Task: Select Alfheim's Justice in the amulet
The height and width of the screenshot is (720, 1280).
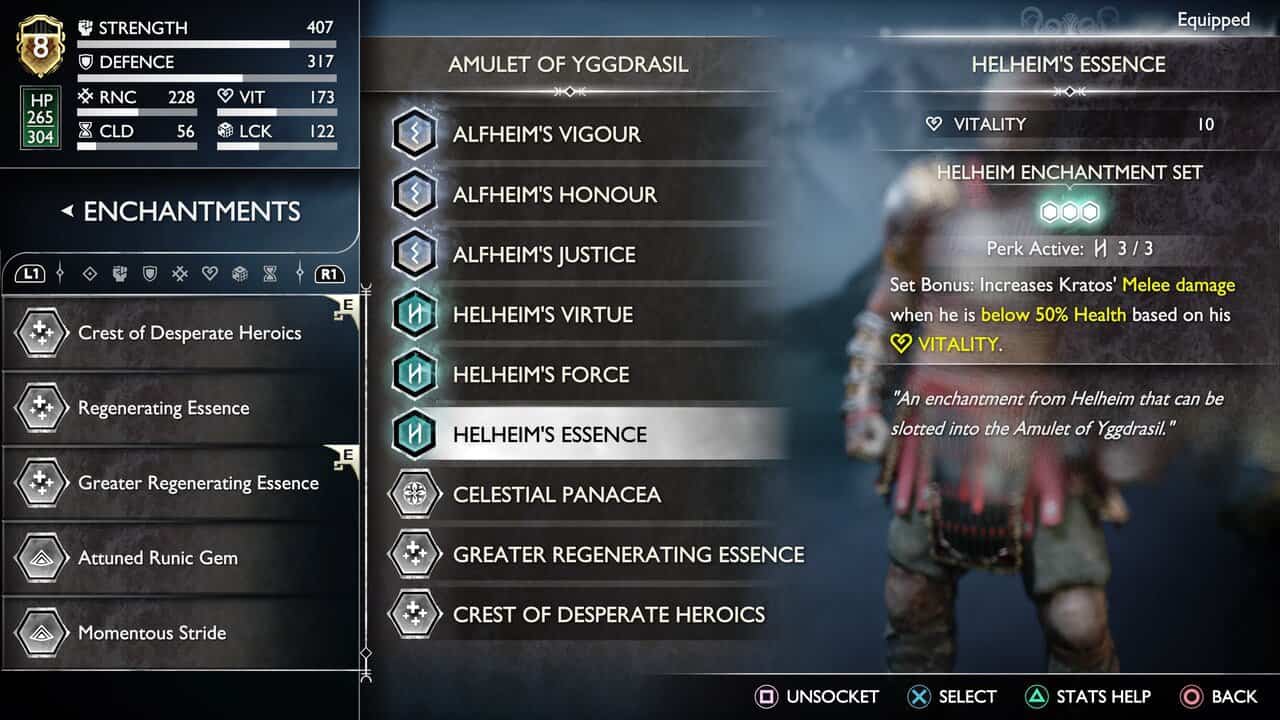Action: point(544,254)
